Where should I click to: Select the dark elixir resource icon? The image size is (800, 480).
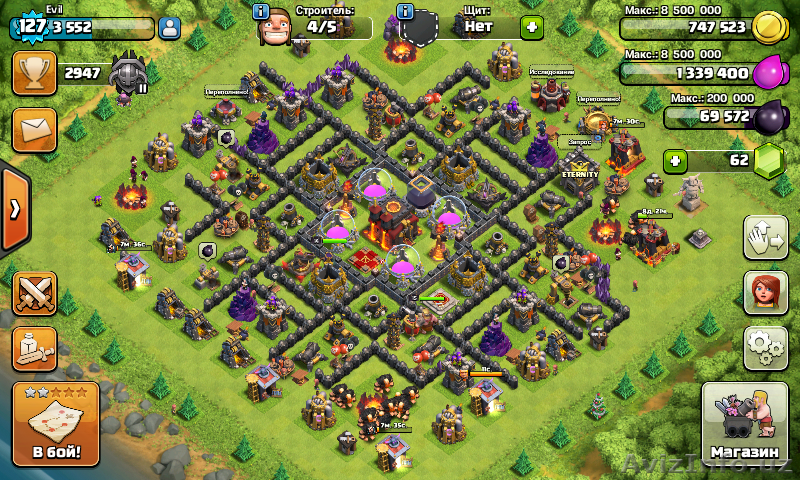pos(768,118)
